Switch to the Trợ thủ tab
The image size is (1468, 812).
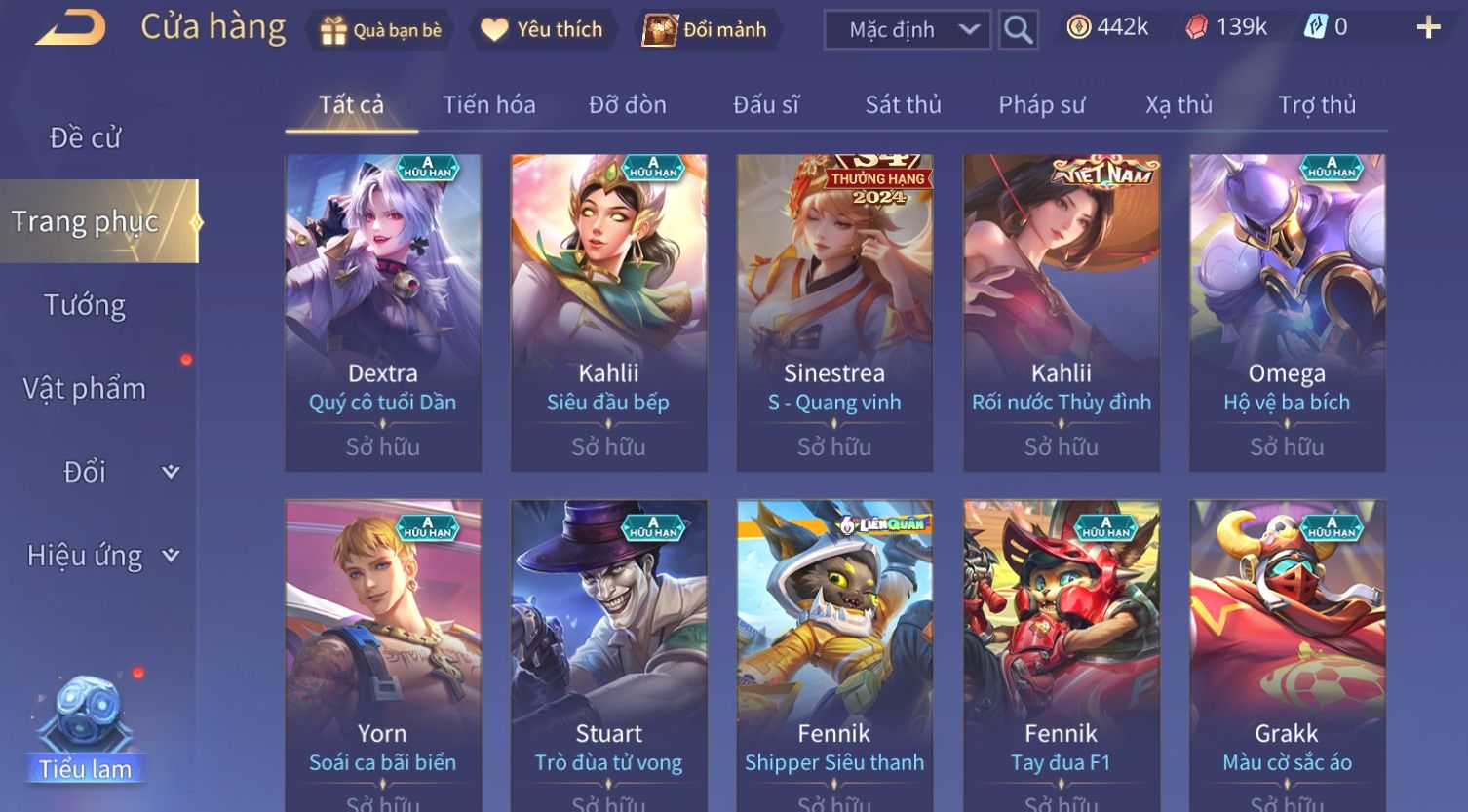[1317, 105]
